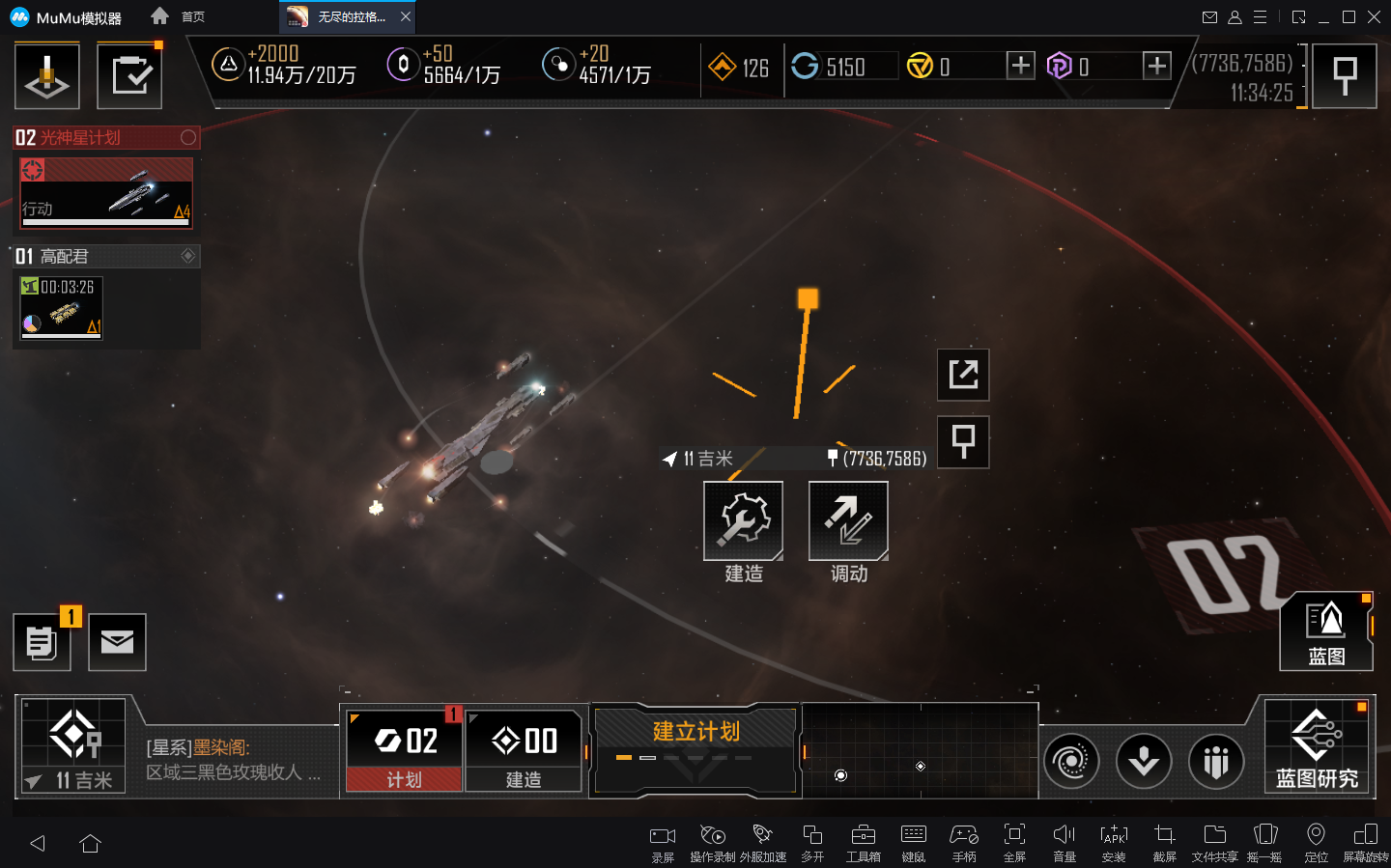Click the bookmark pin below share button
Screen dimensions: 1391x868
coord(963,442)
